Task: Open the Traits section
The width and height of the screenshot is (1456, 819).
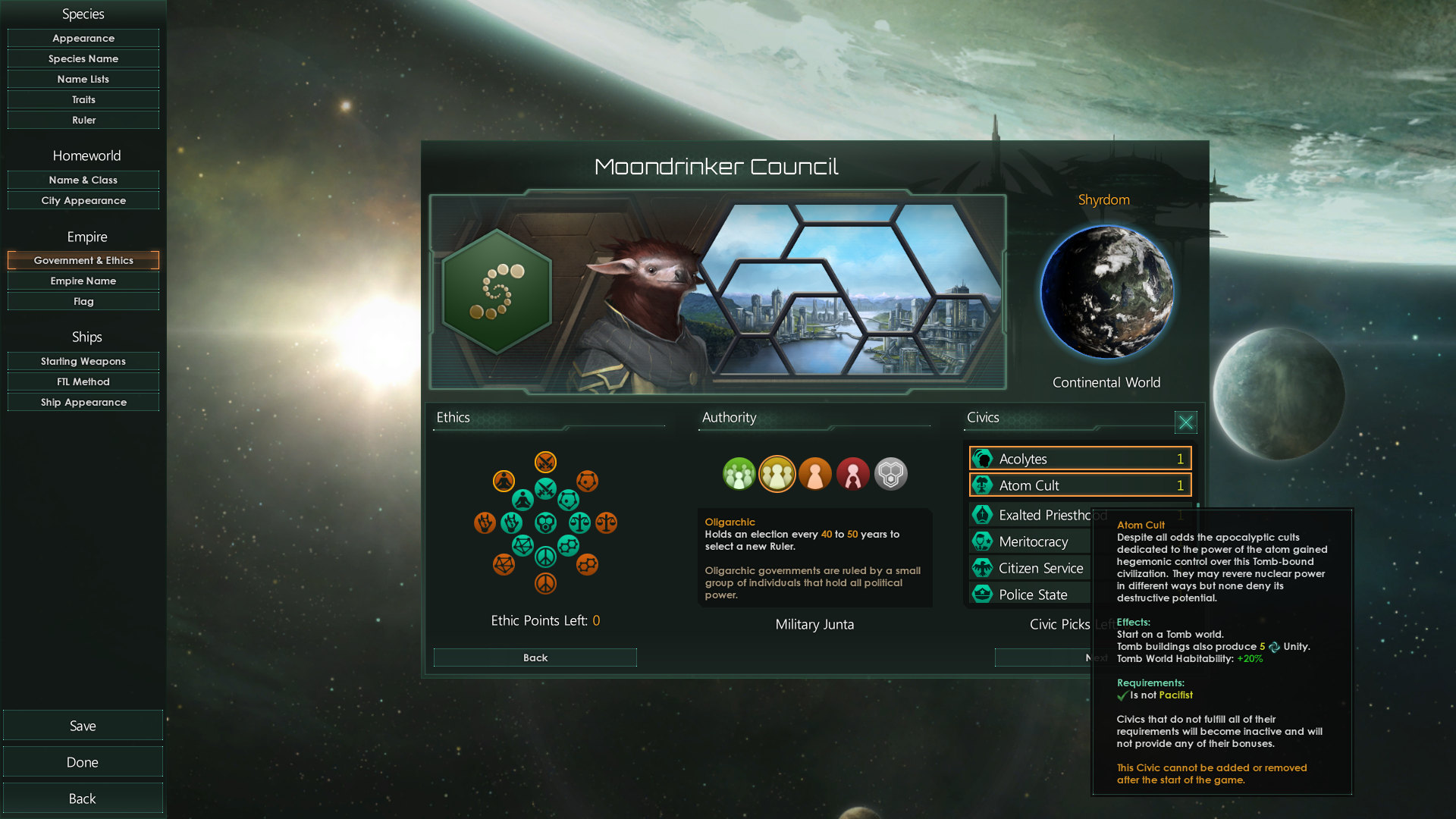Action: coord(83,99)
